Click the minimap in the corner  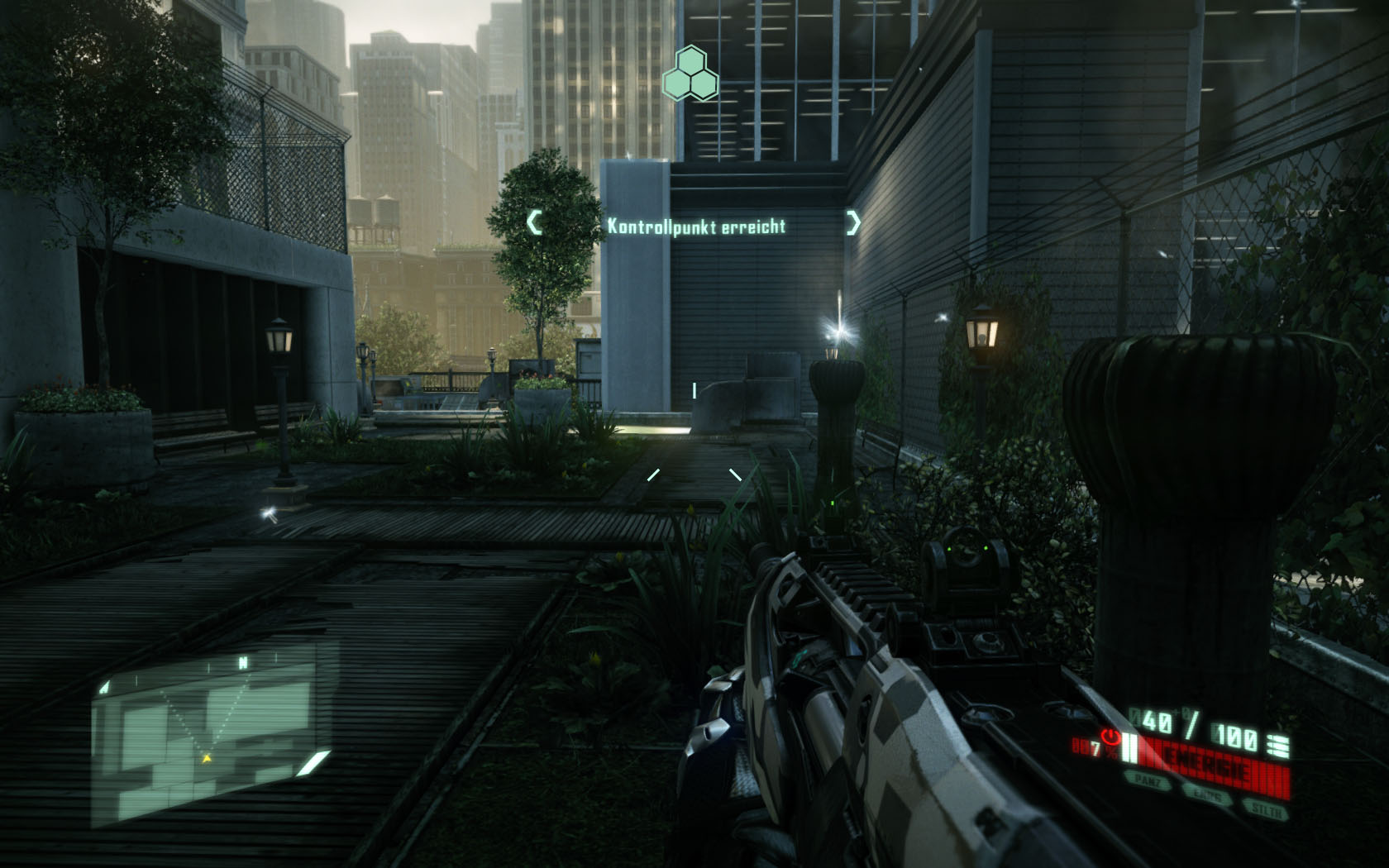tap(211, 736)
